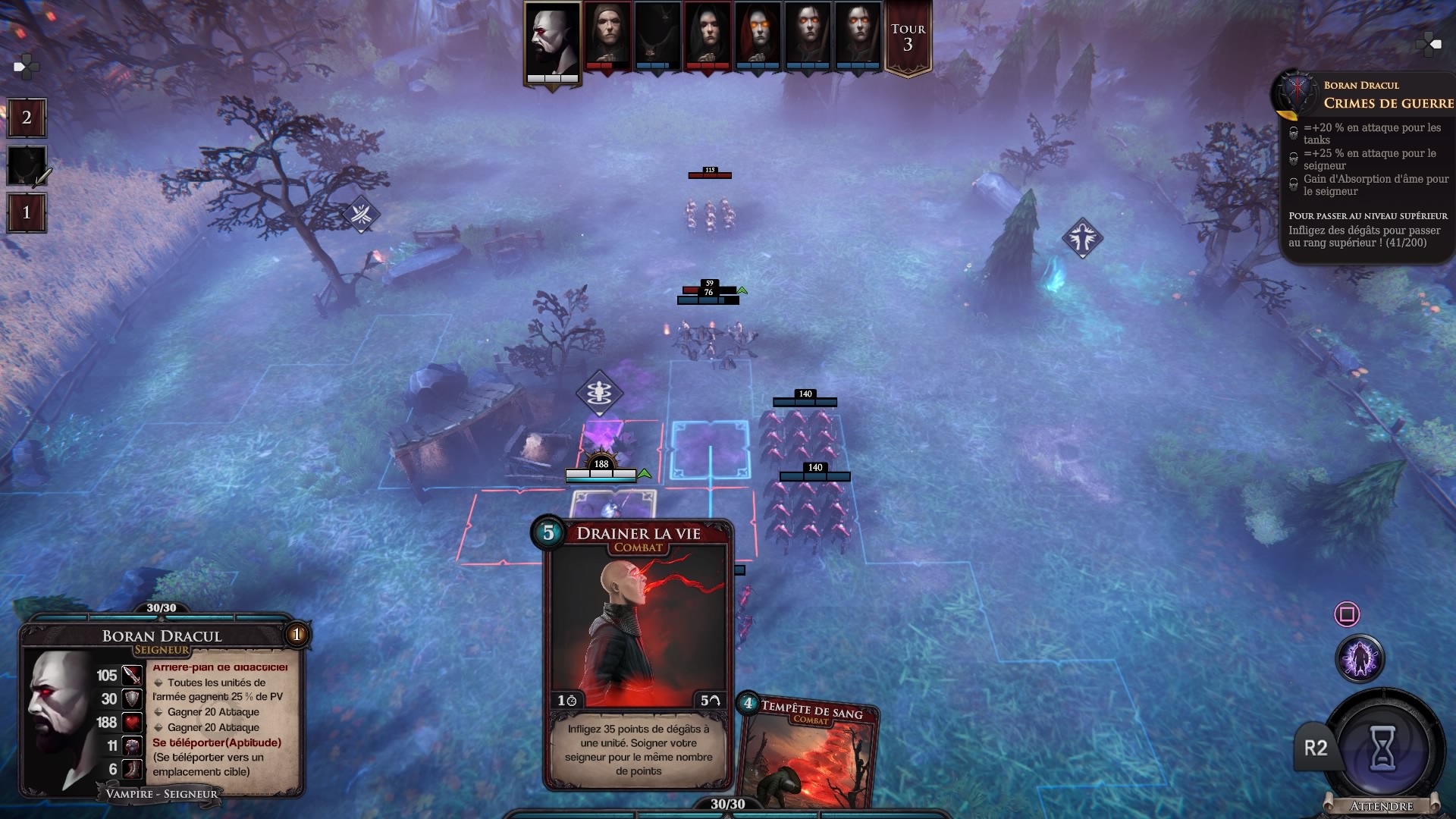Open the Crimes de Guerre trait panel
Image resolution: width=1456 pixels, height=819 pixels.
point(1365,167)
